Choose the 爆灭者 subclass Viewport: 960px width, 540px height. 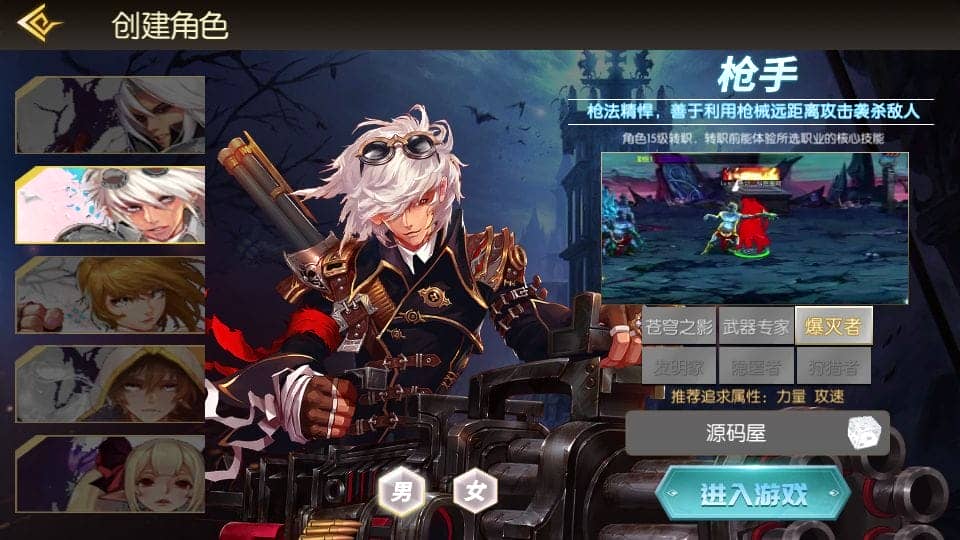pos(833,326)
